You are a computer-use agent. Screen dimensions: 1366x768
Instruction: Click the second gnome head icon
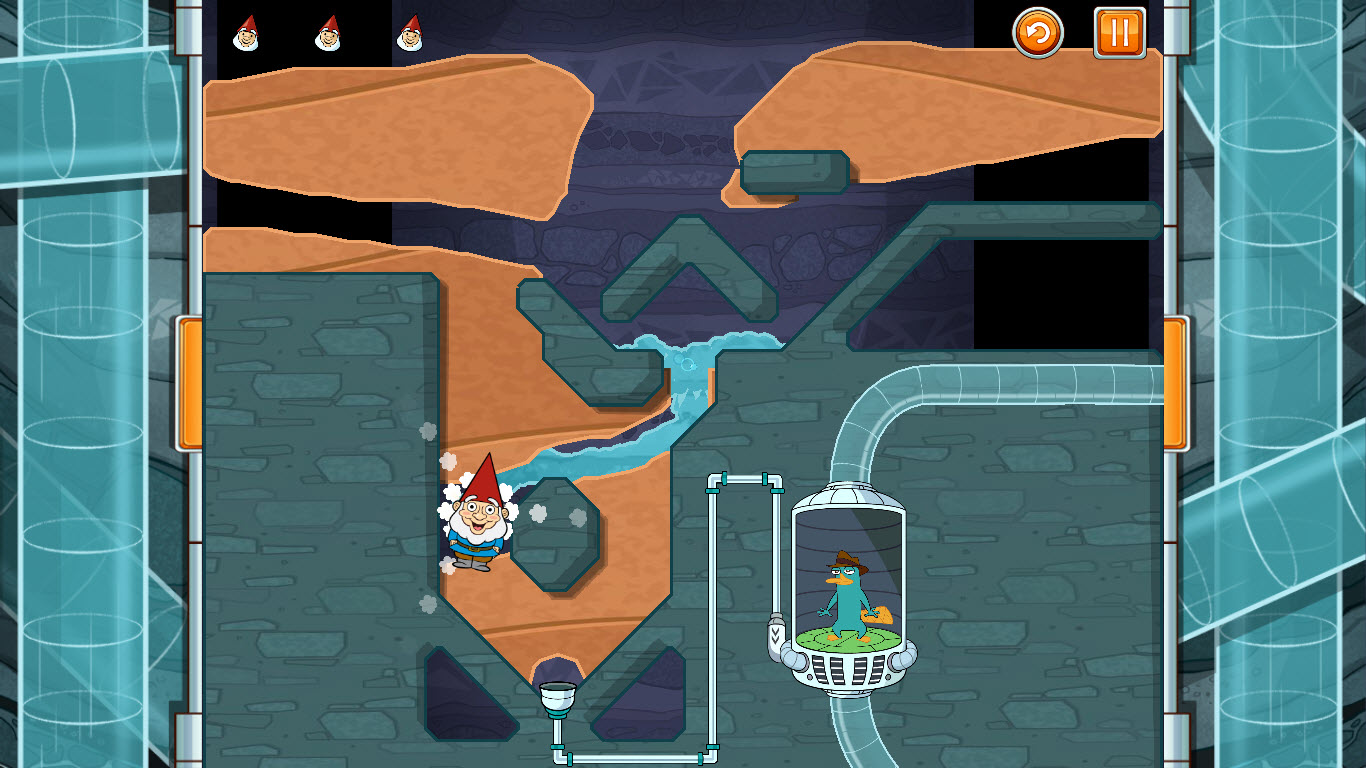point(327,35)
